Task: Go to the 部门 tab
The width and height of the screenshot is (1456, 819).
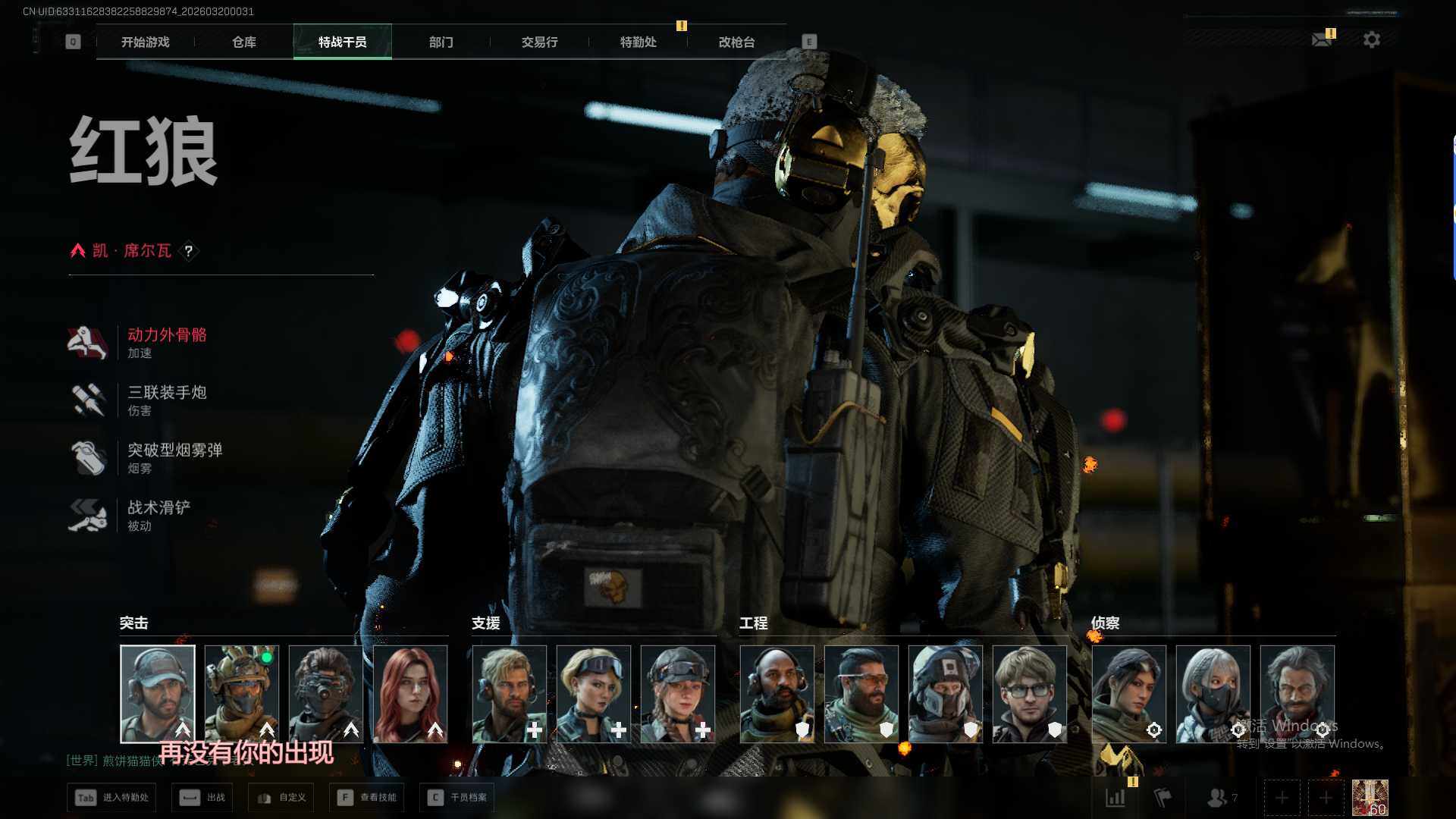Action: [x=441, y=42]
